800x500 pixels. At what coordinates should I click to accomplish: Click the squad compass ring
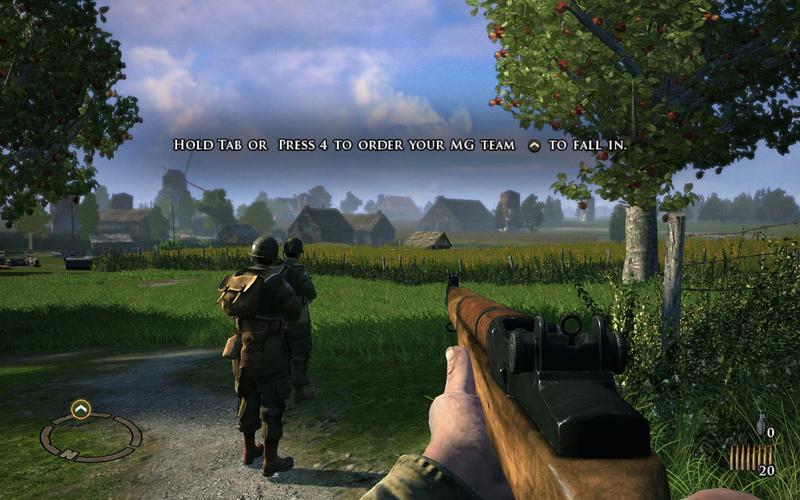point(91,437)
